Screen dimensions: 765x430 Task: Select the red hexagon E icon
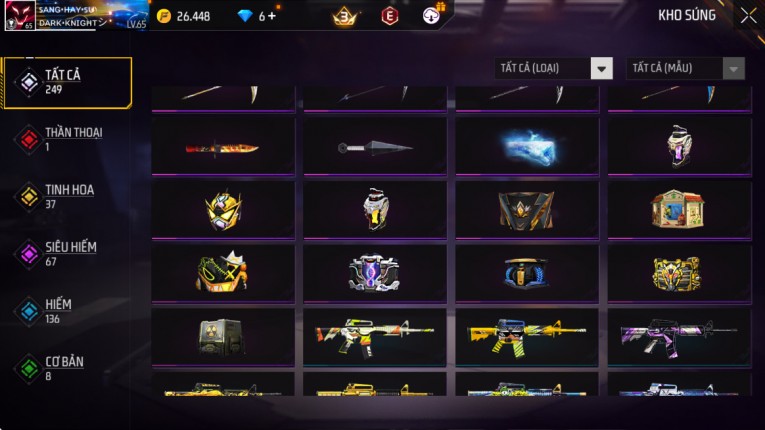[389, 16]
